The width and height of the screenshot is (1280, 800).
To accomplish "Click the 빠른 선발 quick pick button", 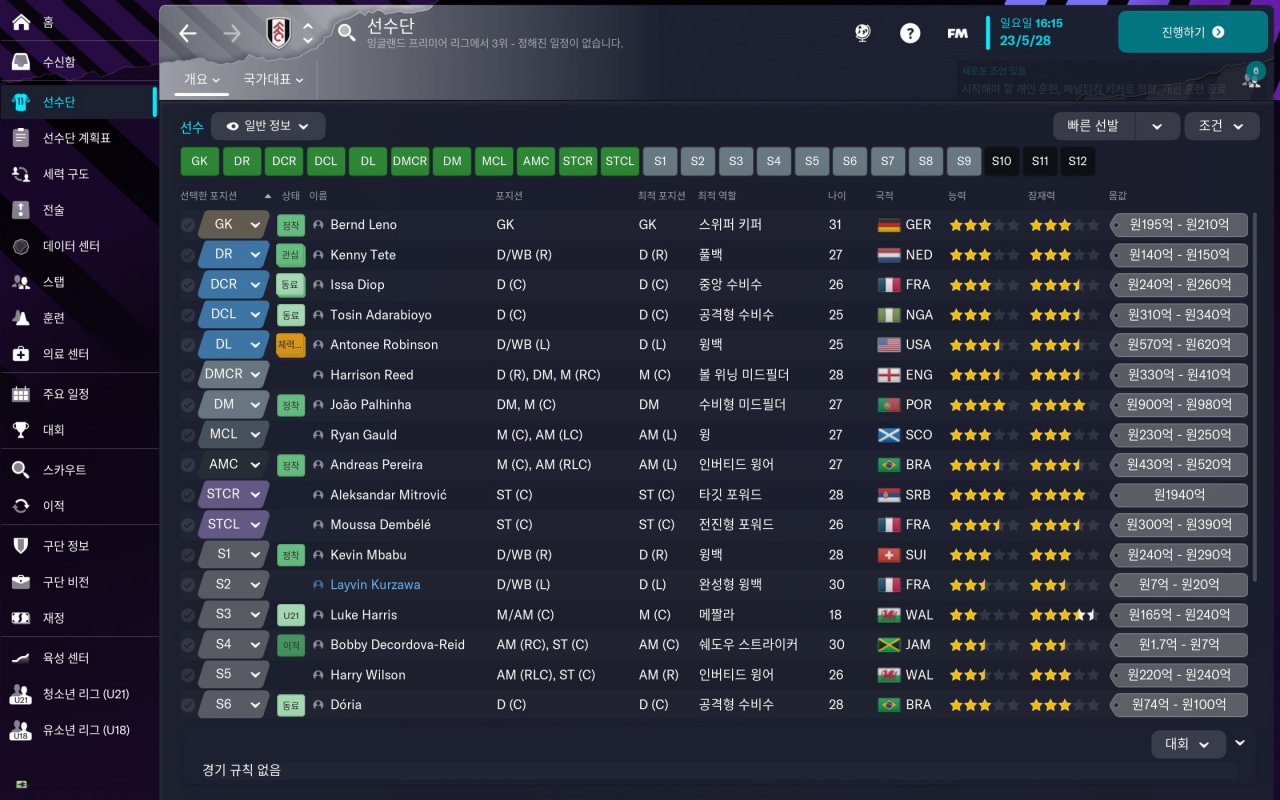I will [x=1093, y=126].
